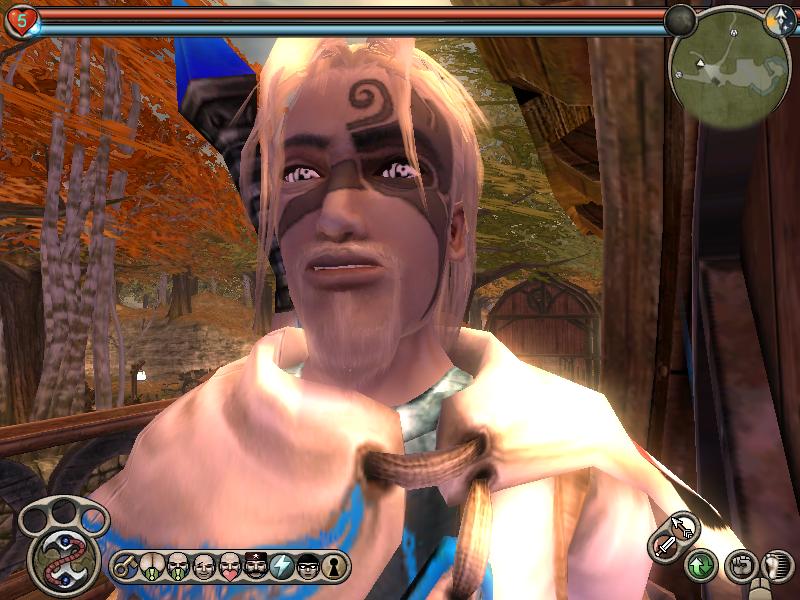The width and height of the screenshot is (800, 600).
Task: Click the keyhole icon in expression bar
Action: pos(333,566)
